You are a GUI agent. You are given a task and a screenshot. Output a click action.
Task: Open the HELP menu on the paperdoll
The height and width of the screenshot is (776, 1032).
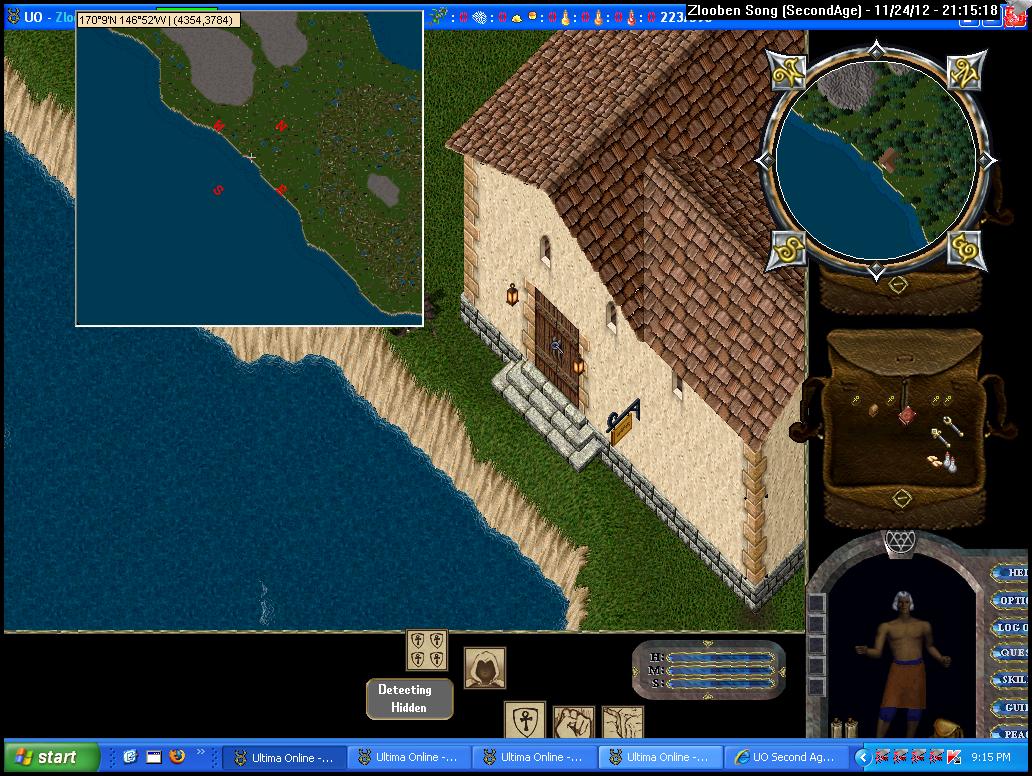point(1012,573)
